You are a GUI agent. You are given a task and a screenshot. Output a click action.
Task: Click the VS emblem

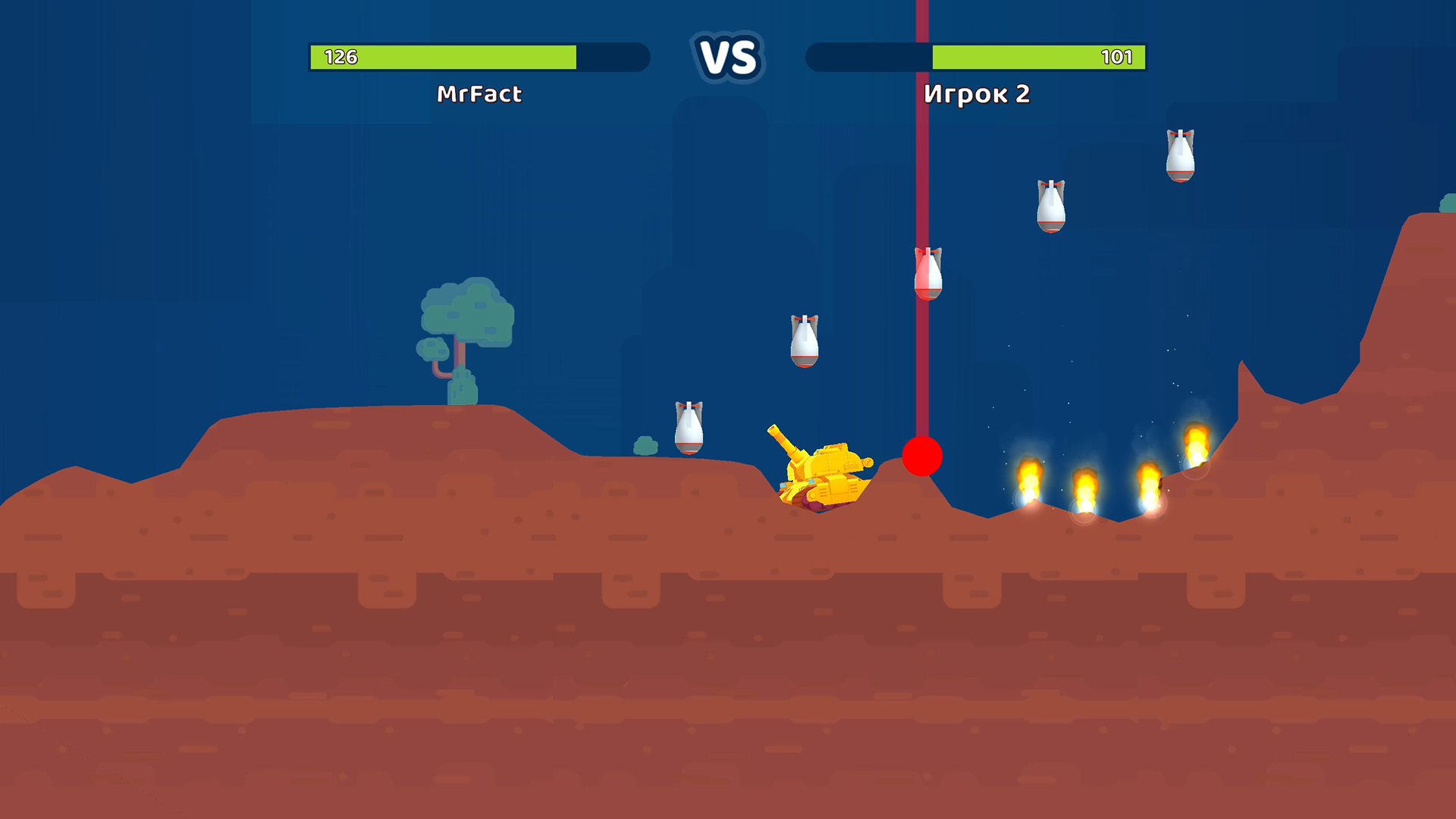726,55
